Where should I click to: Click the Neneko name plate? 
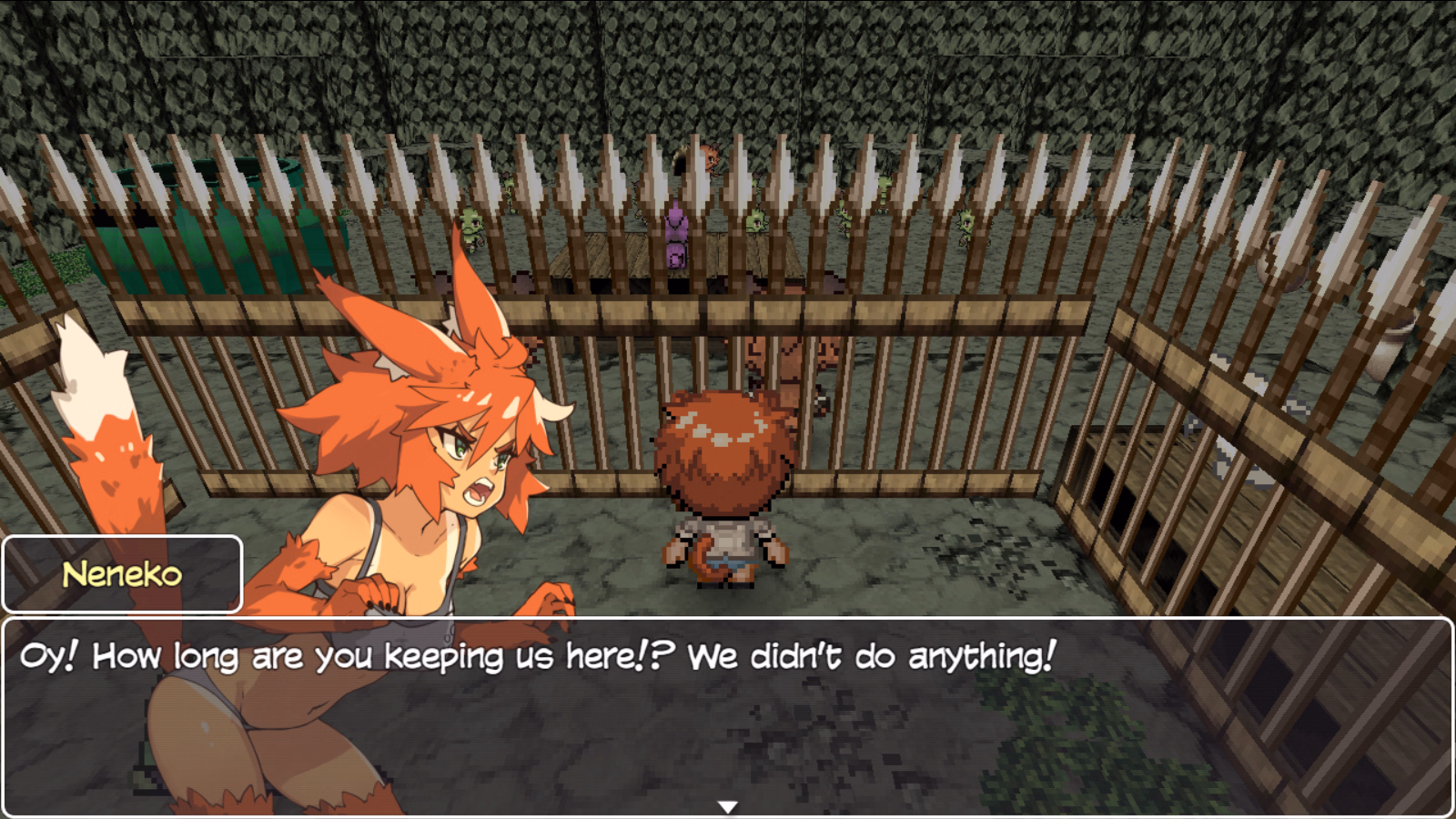point(121,572)
